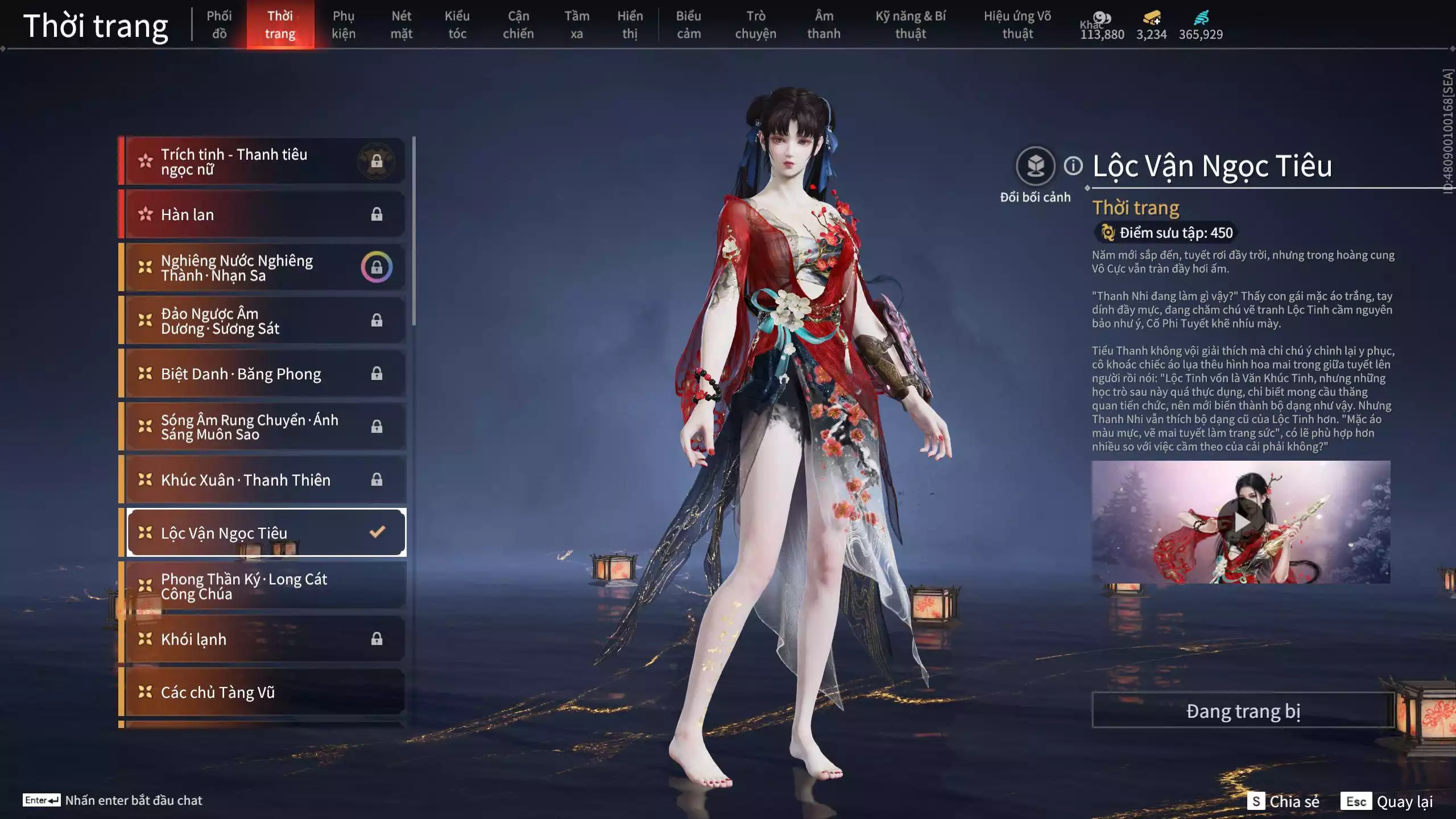Open the info icon beside outfit name

pos(1073,166)
